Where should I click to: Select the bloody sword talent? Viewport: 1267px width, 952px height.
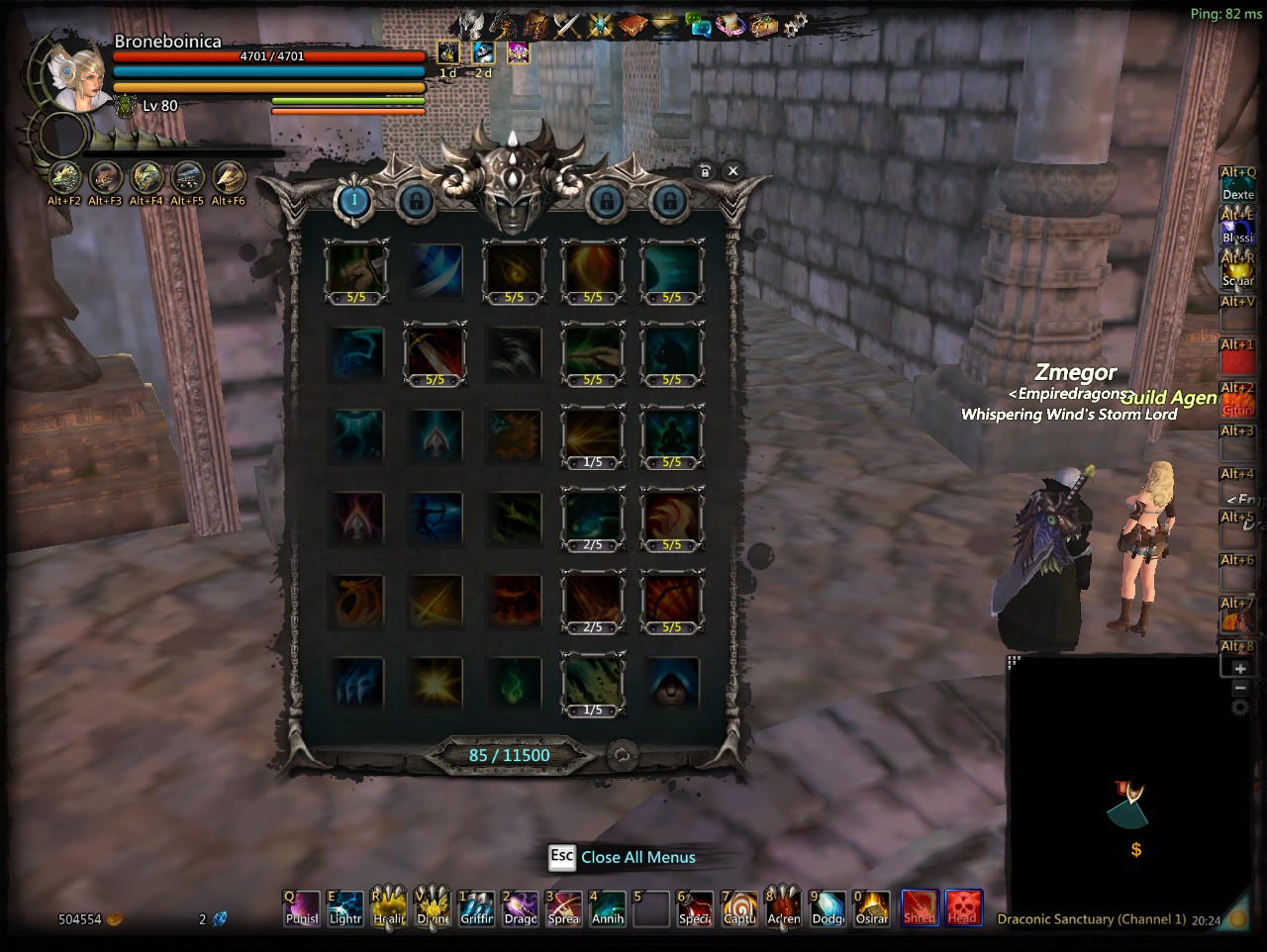(x=436, y=353)
